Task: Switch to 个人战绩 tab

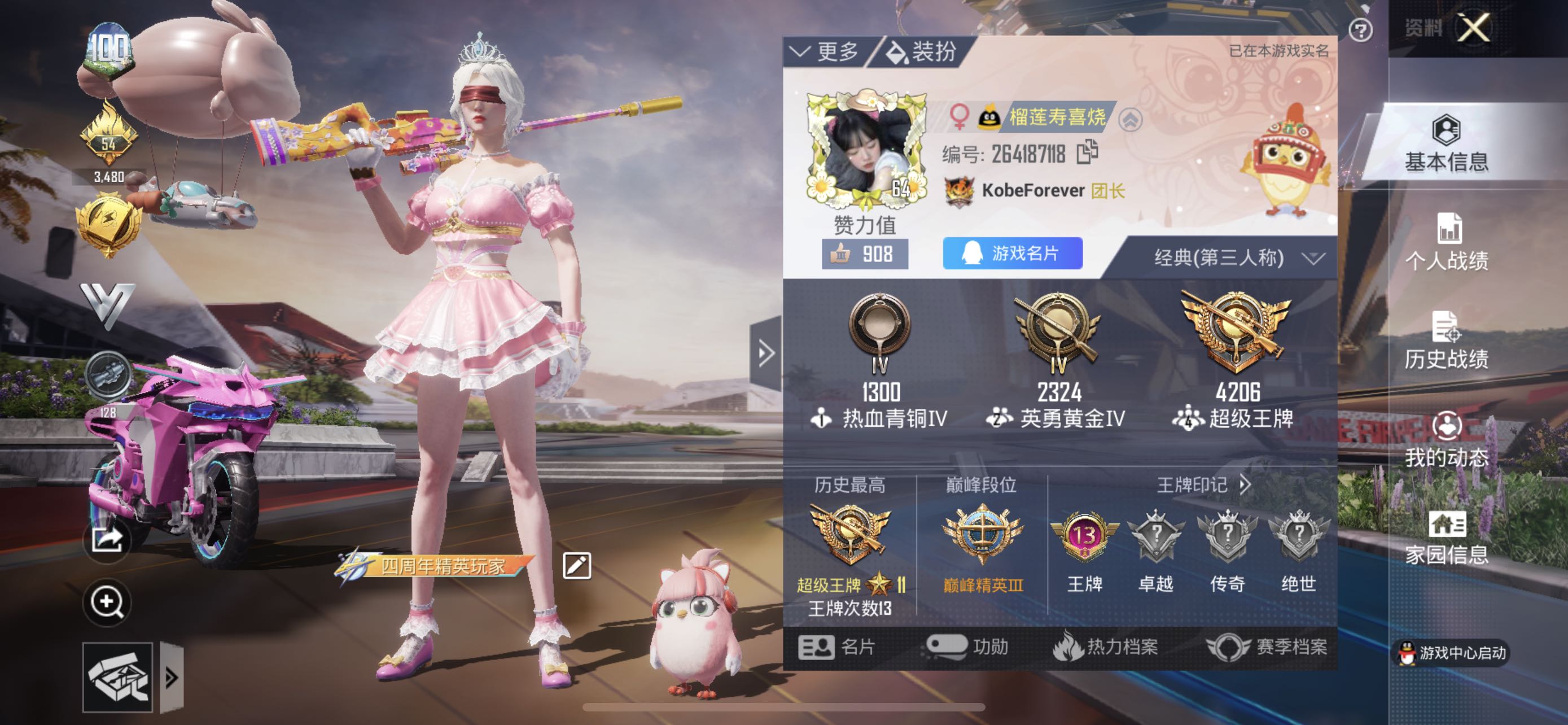Action: [1446, 242]
